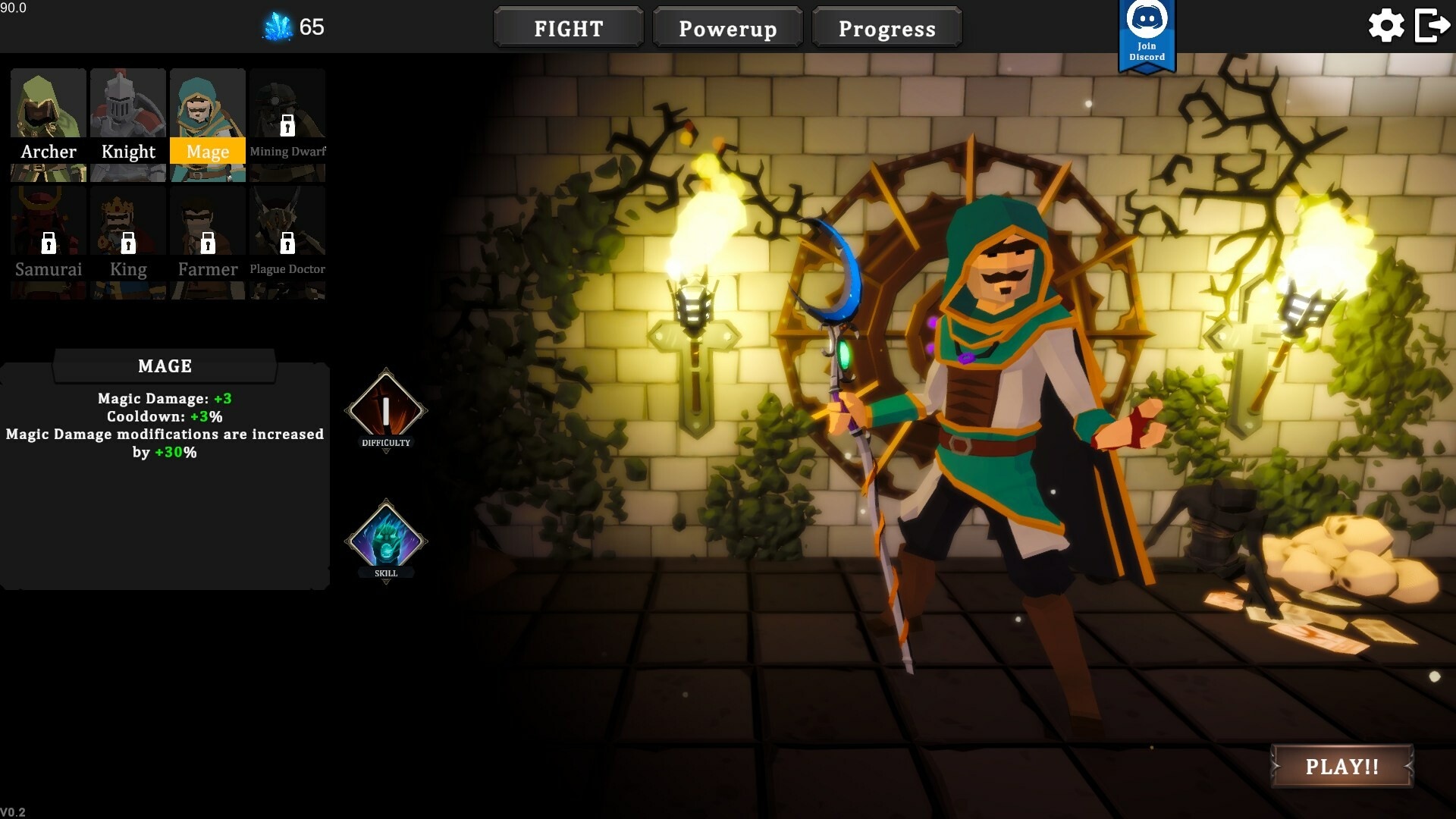Switch to the Powerup tab
The height and width of the screenshot is (819, 1456).
[x=727, y=28]
